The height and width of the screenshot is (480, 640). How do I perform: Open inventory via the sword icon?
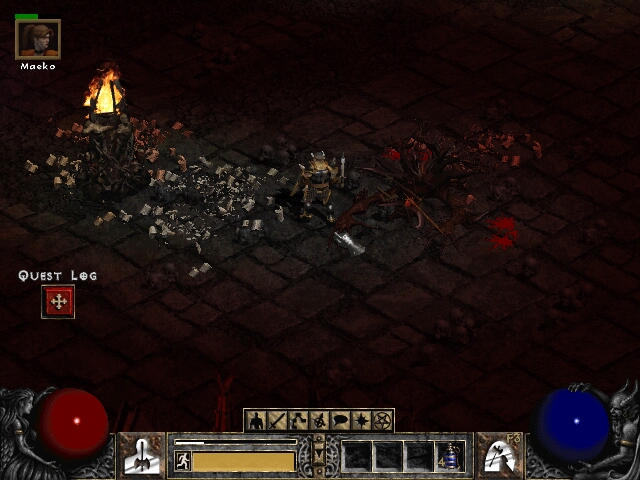click(x=276, y=421)
